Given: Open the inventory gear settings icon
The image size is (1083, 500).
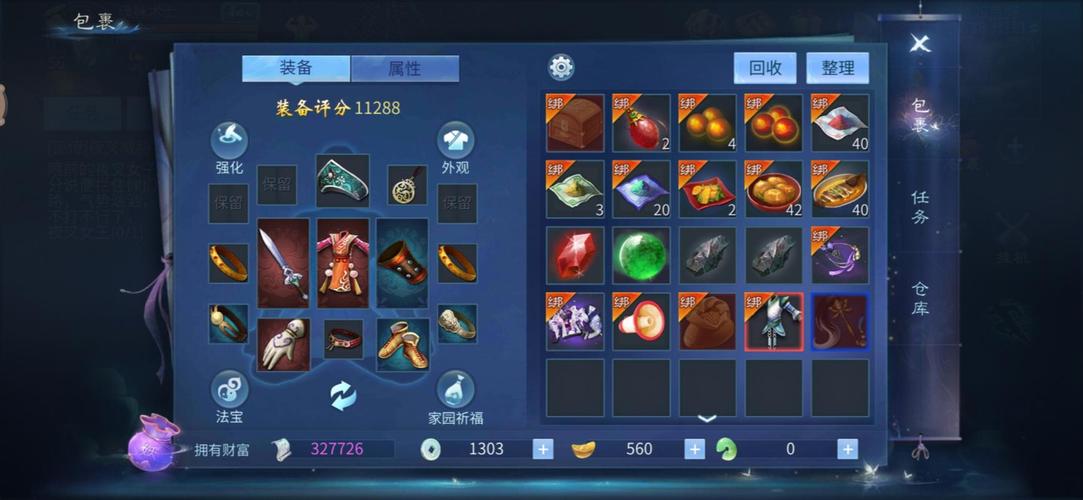Looking at the screenshot, I should pyautogui.click(x=561, y=68).
